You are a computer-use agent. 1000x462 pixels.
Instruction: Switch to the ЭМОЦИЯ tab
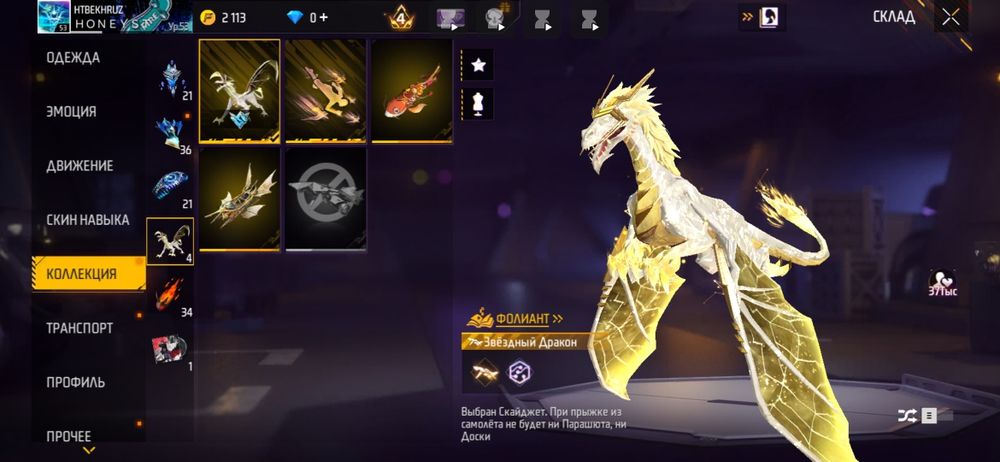coord(71,112)
